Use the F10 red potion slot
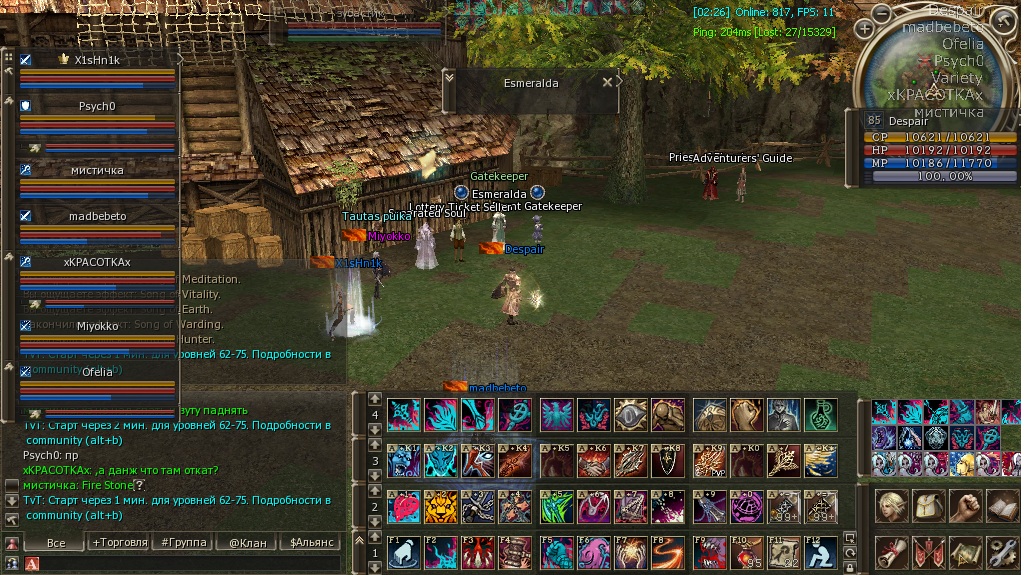 tap(746, 552)
